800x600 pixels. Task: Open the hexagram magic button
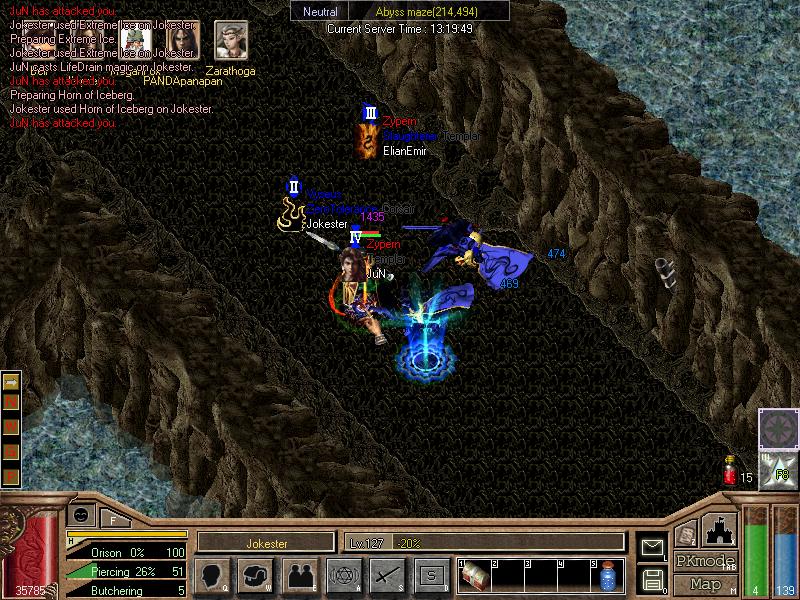pos(343,575)
